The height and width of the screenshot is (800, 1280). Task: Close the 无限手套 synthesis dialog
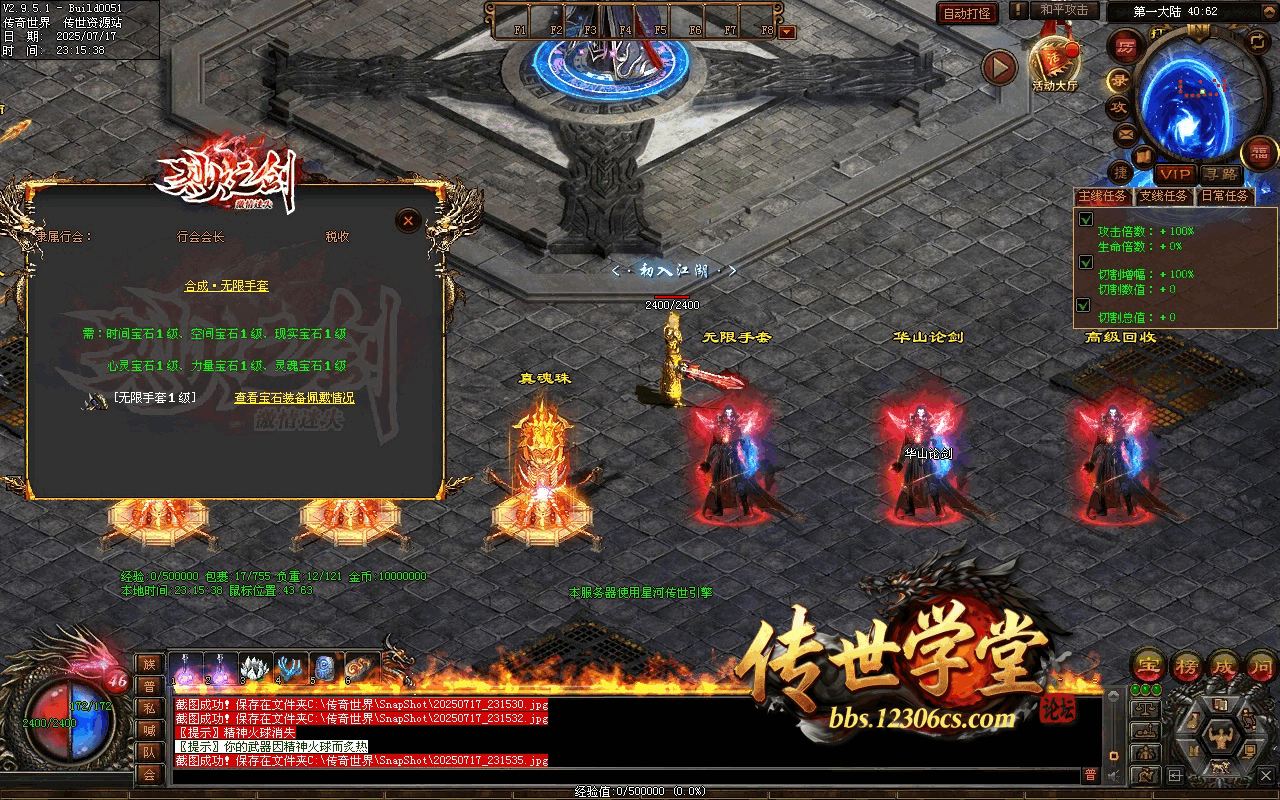pyautogui.click(x=407, y=221)
